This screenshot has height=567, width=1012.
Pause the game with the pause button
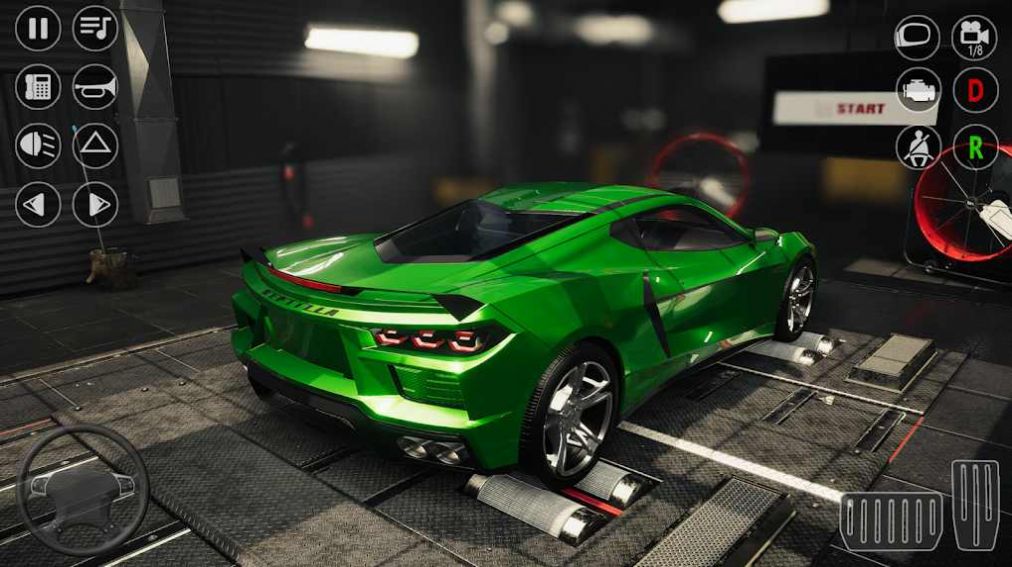click(x=38, y=28)
